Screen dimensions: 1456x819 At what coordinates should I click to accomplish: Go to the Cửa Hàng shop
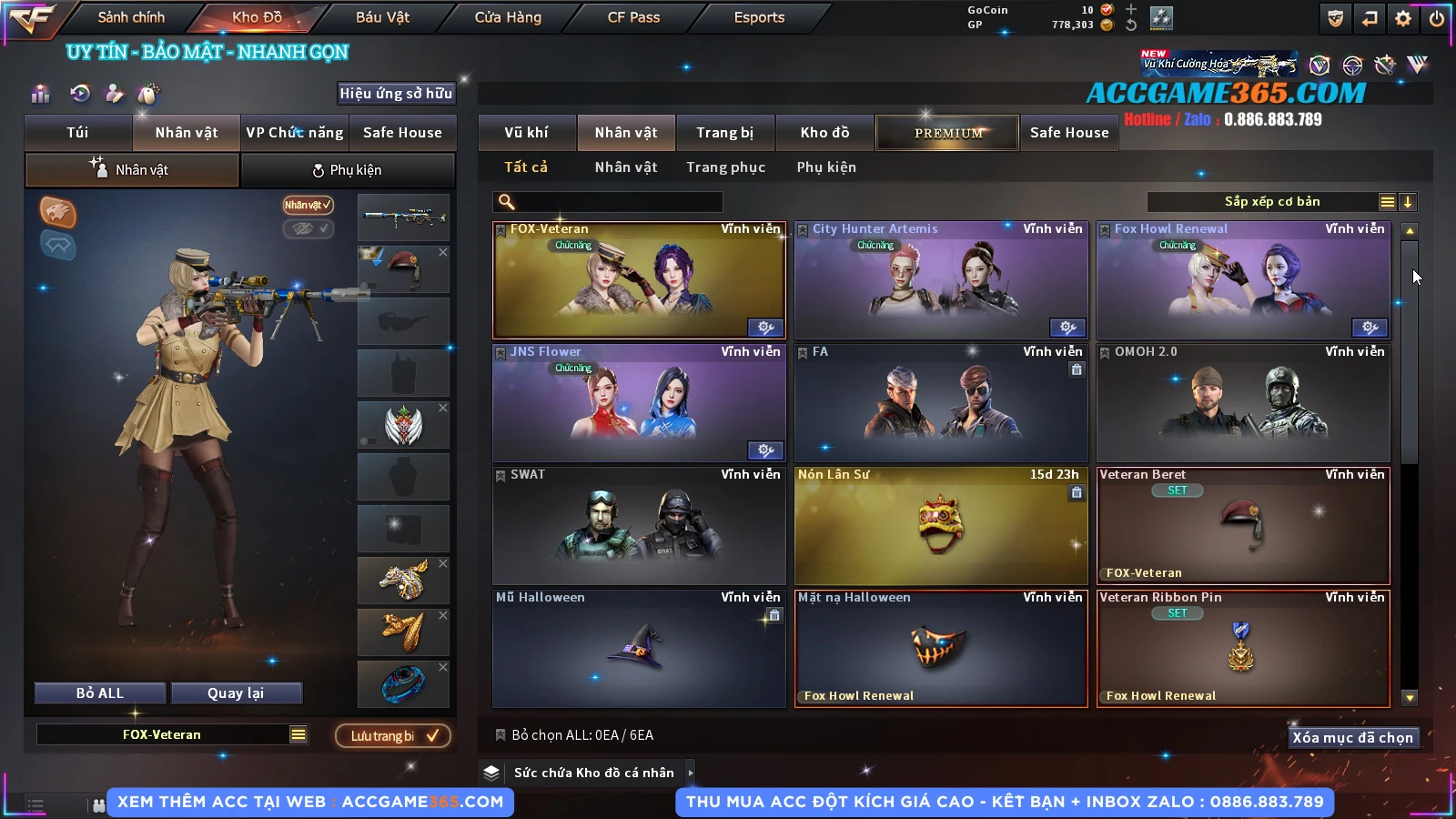point(508,17)
